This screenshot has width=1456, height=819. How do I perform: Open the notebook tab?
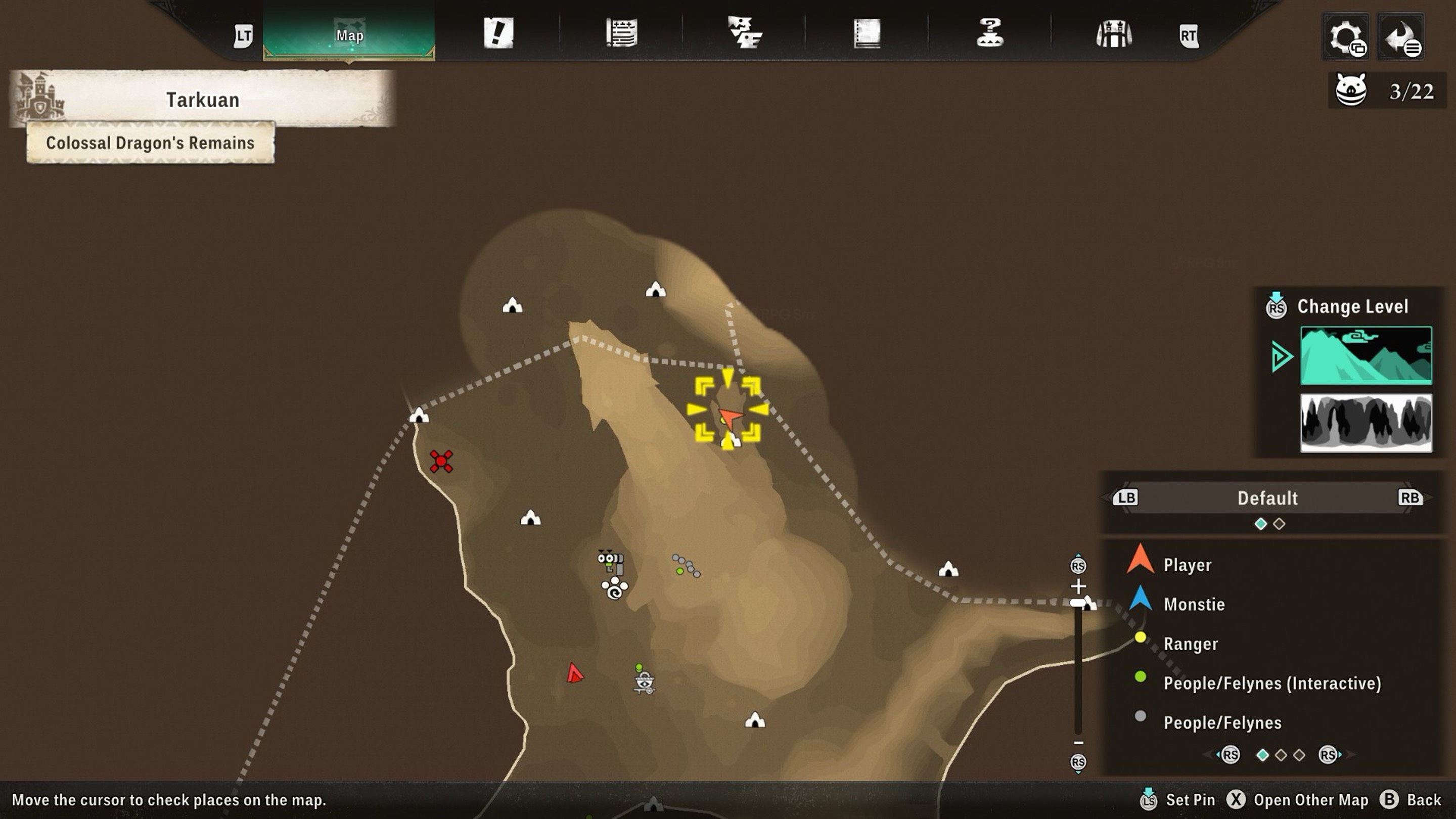pos(867,33)
